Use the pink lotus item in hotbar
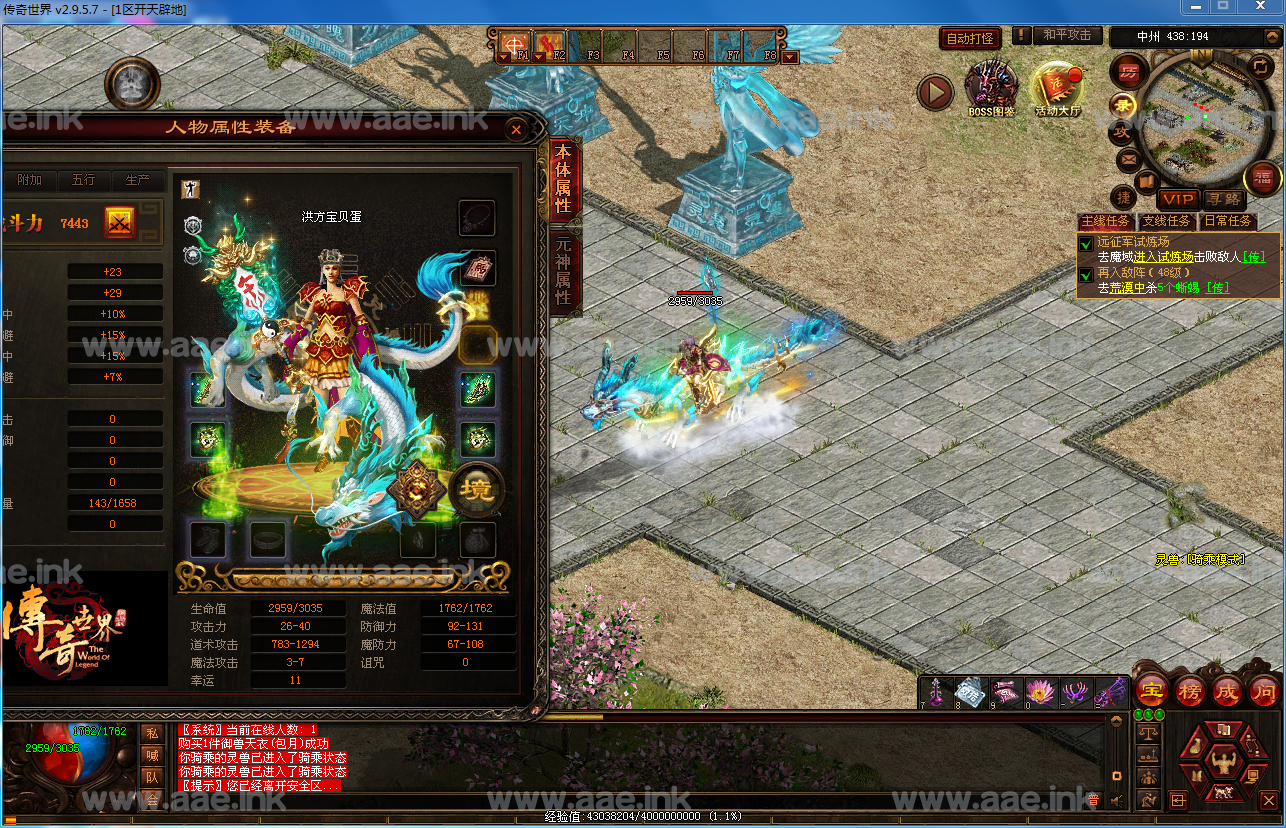This screenshot has height=828, width=1286. [1040, 690]
